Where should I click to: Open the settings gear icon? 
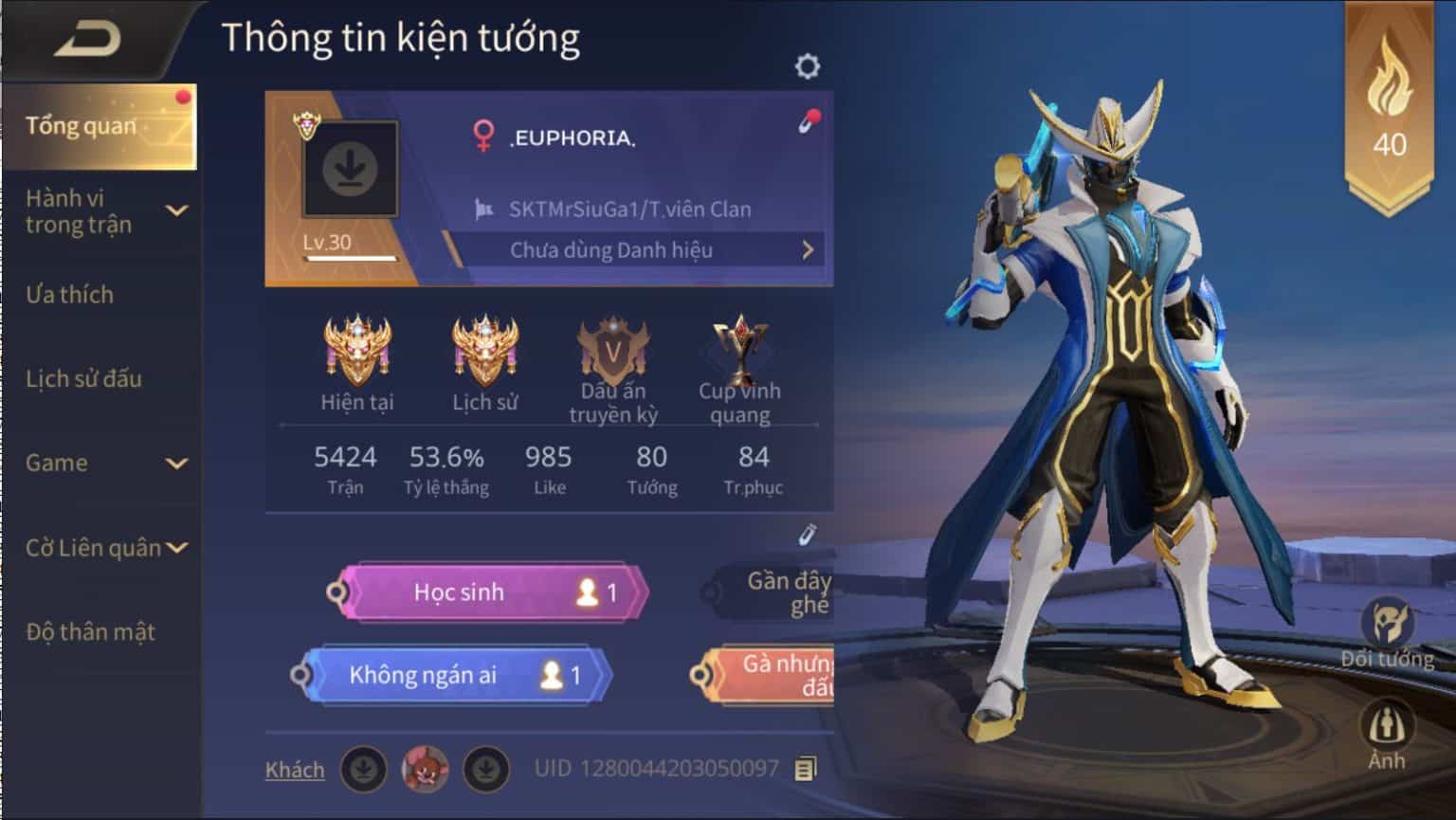(807, 65)
